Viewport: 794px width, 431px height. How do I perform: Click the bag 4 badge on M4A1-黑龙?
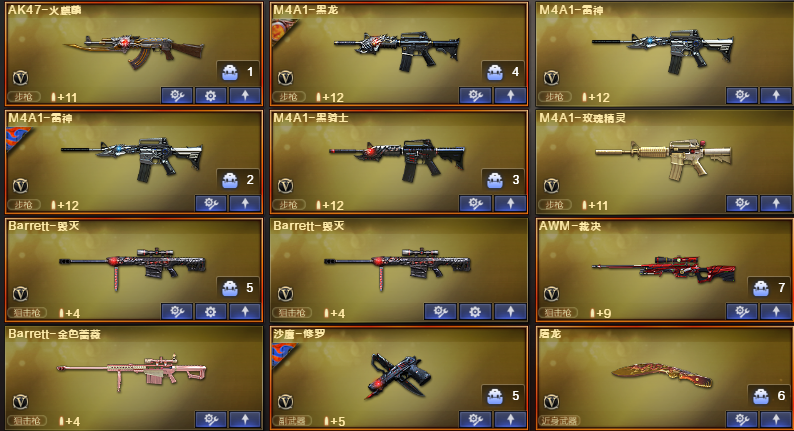pos(502,72)
